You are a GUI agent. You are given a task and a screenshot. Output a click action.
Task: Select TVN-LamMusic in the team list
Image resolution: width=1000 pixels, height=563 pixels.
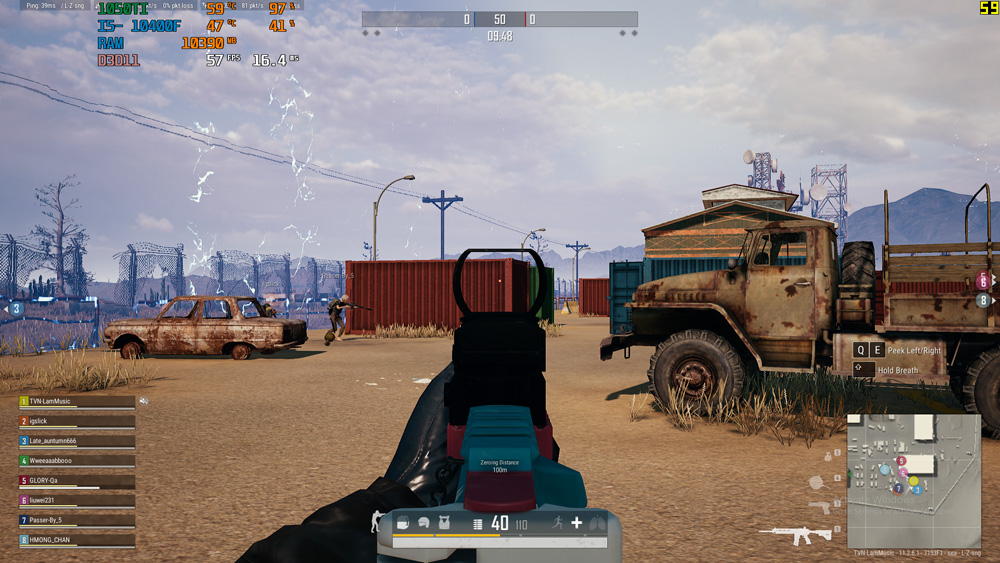tap(76, 401)
